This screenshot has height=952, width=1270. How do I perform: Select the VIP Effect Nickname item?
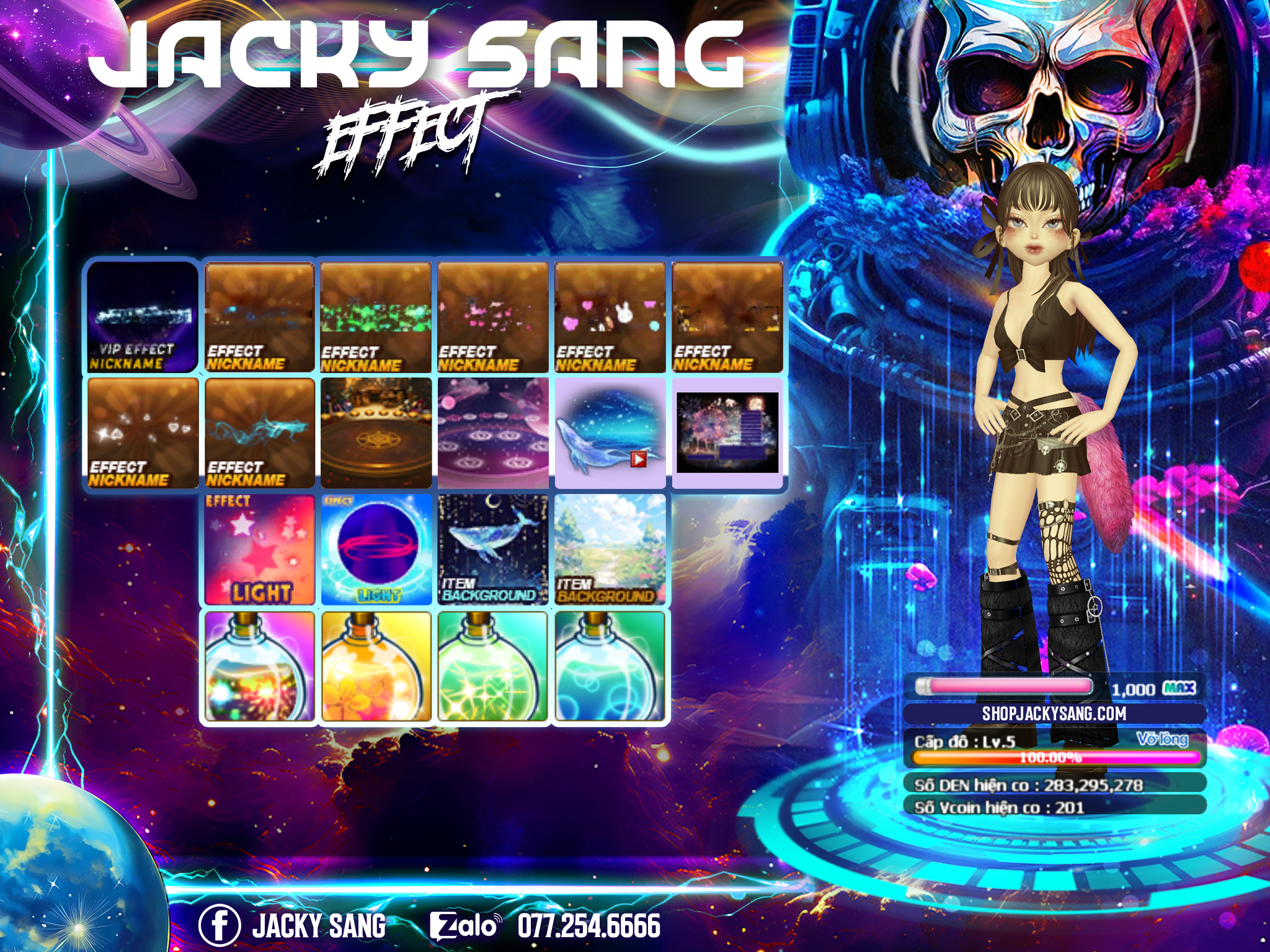142,317
